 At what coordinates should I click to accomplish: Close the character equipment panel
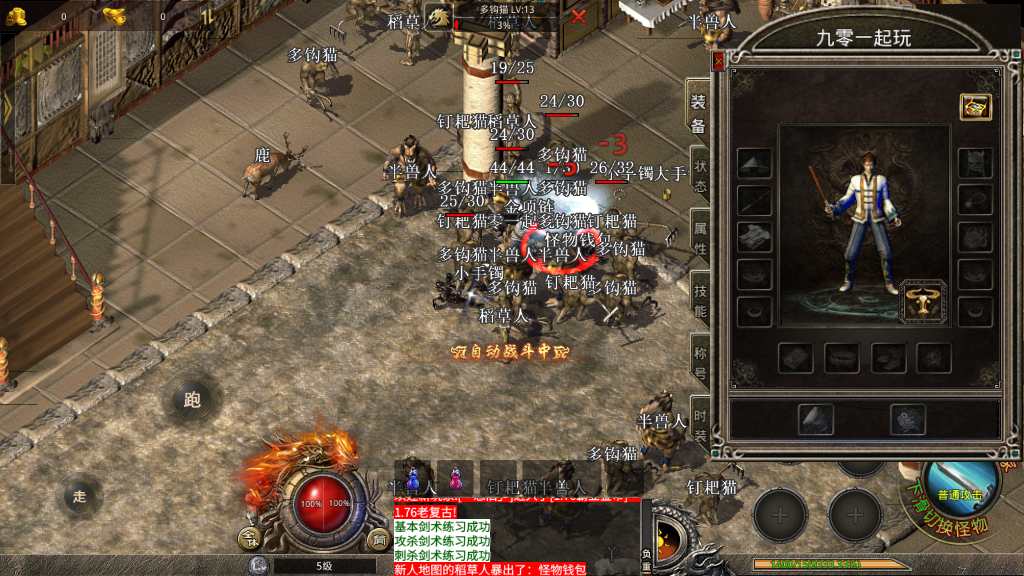(717, 62)
